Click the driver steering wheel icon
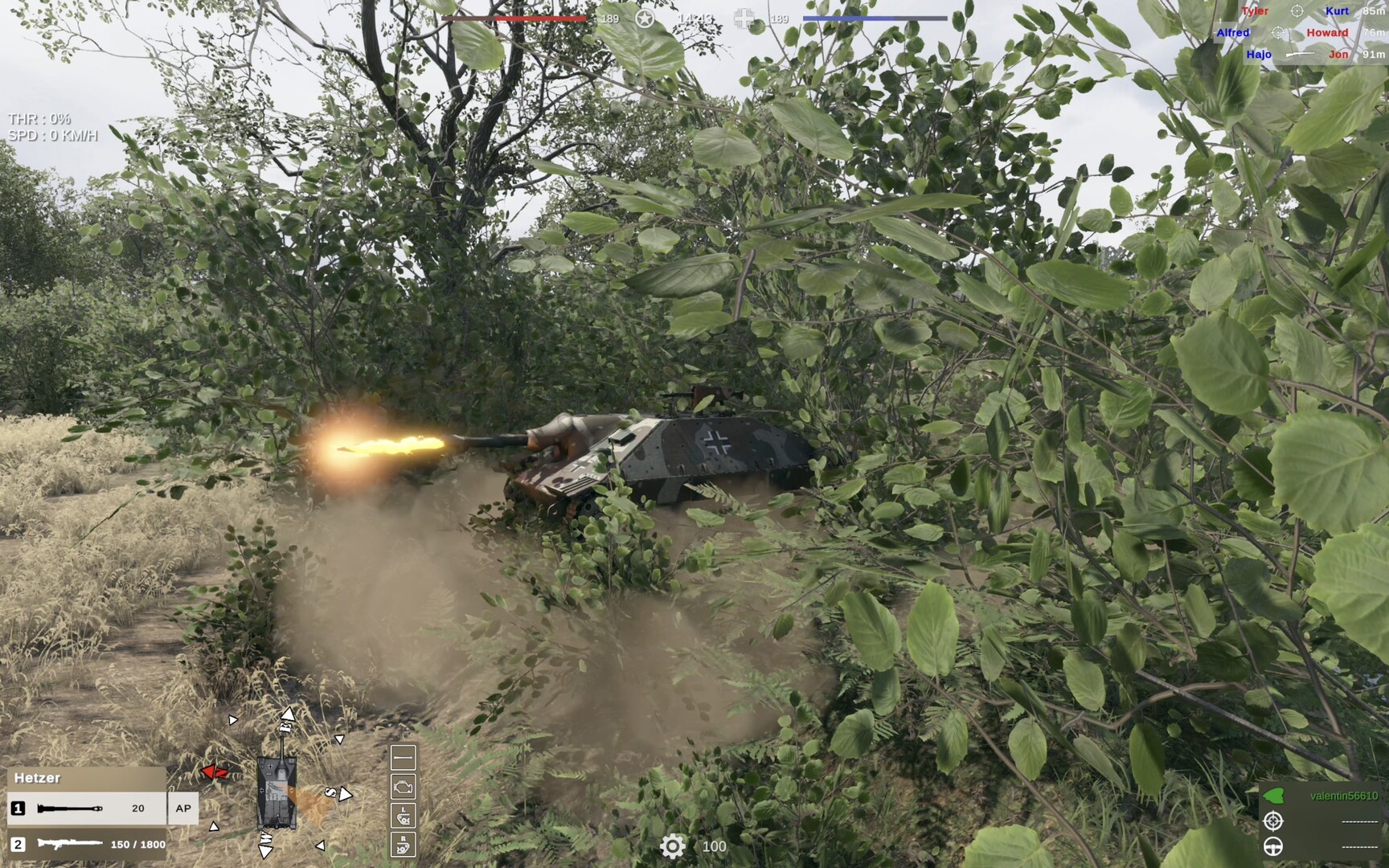Screen dimensions: 1389x868 click(1272, 846)
